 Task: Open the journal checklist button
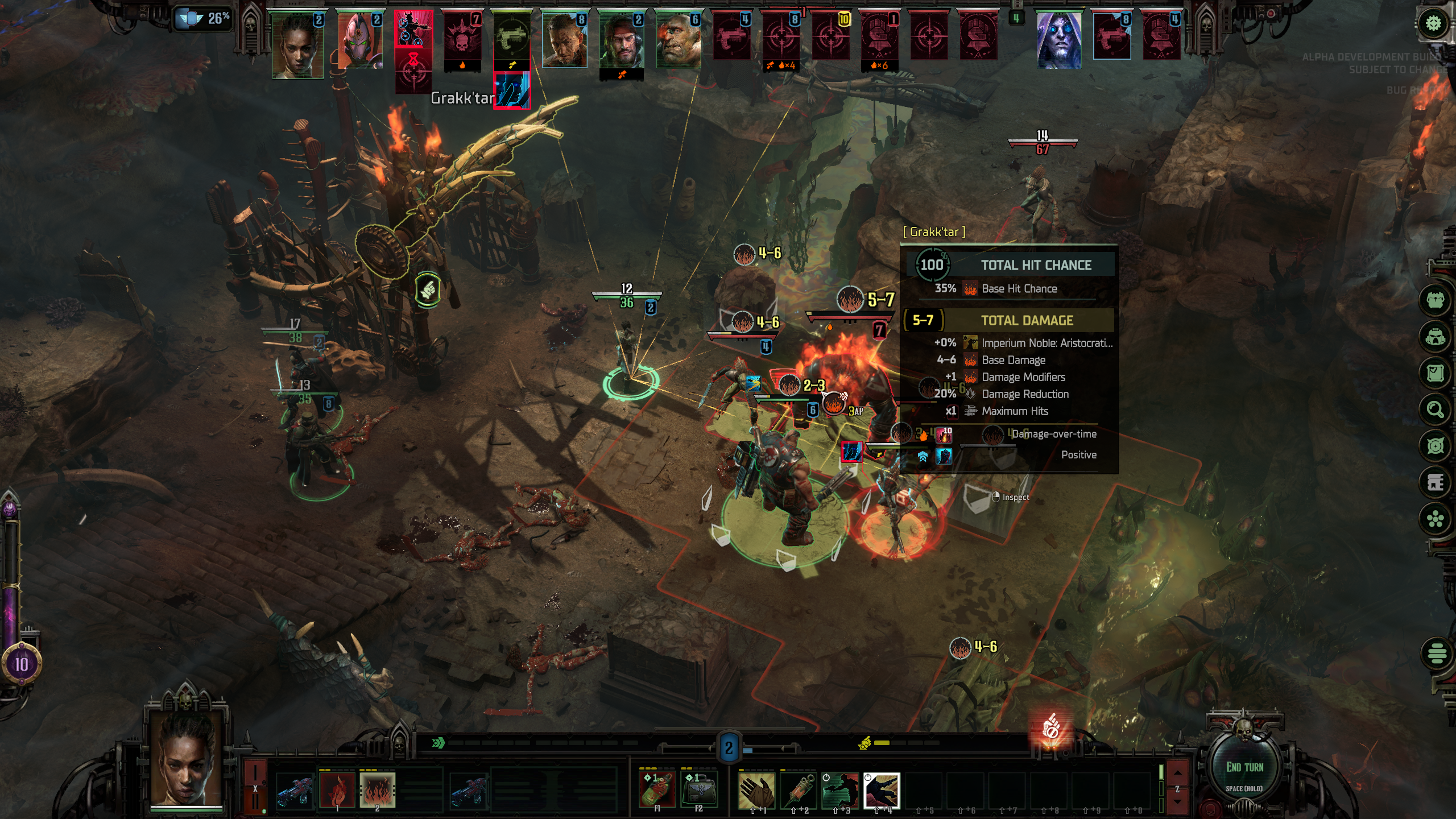[1435, 373]
